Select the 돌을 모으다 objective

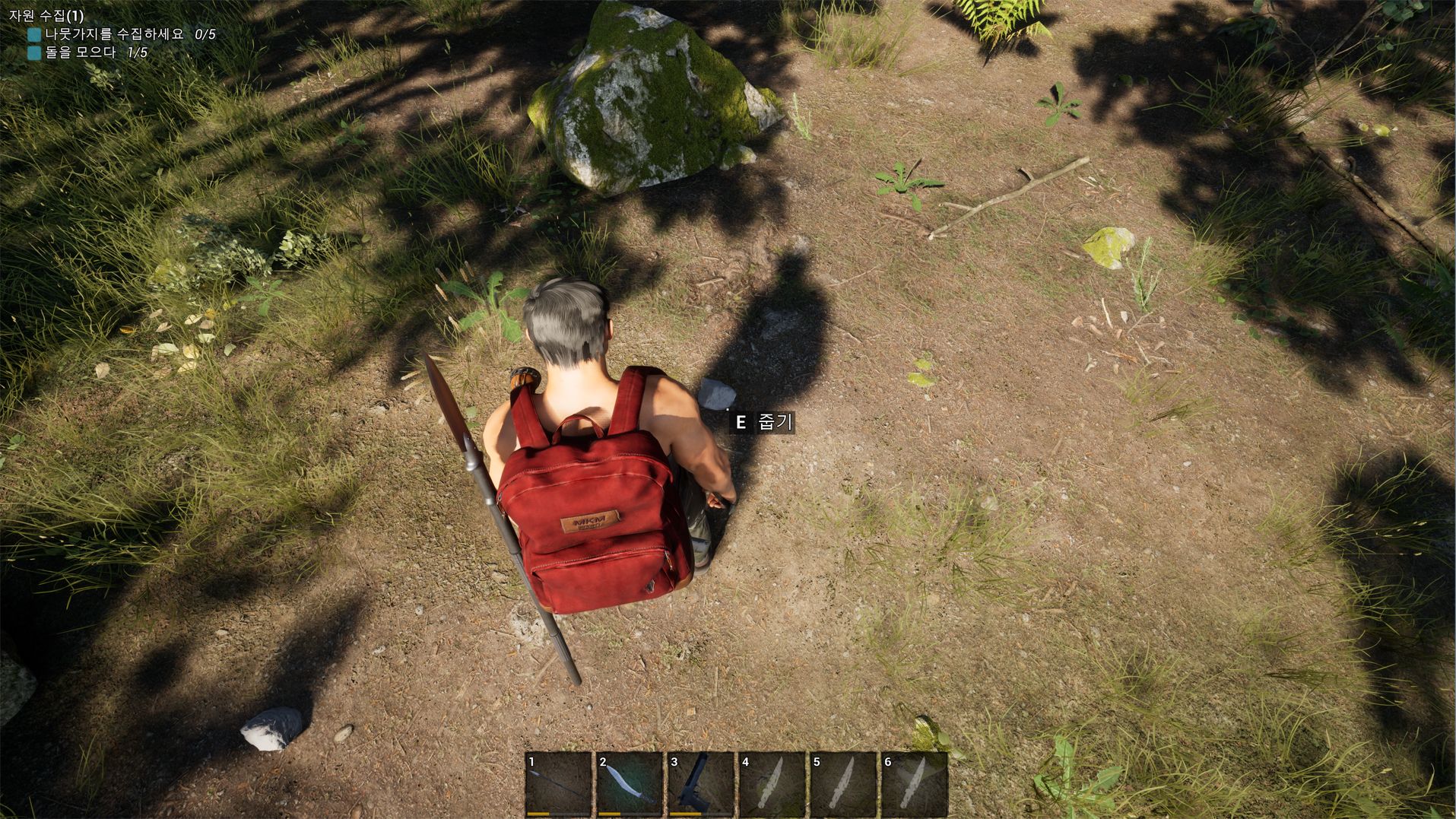(81, 52)
